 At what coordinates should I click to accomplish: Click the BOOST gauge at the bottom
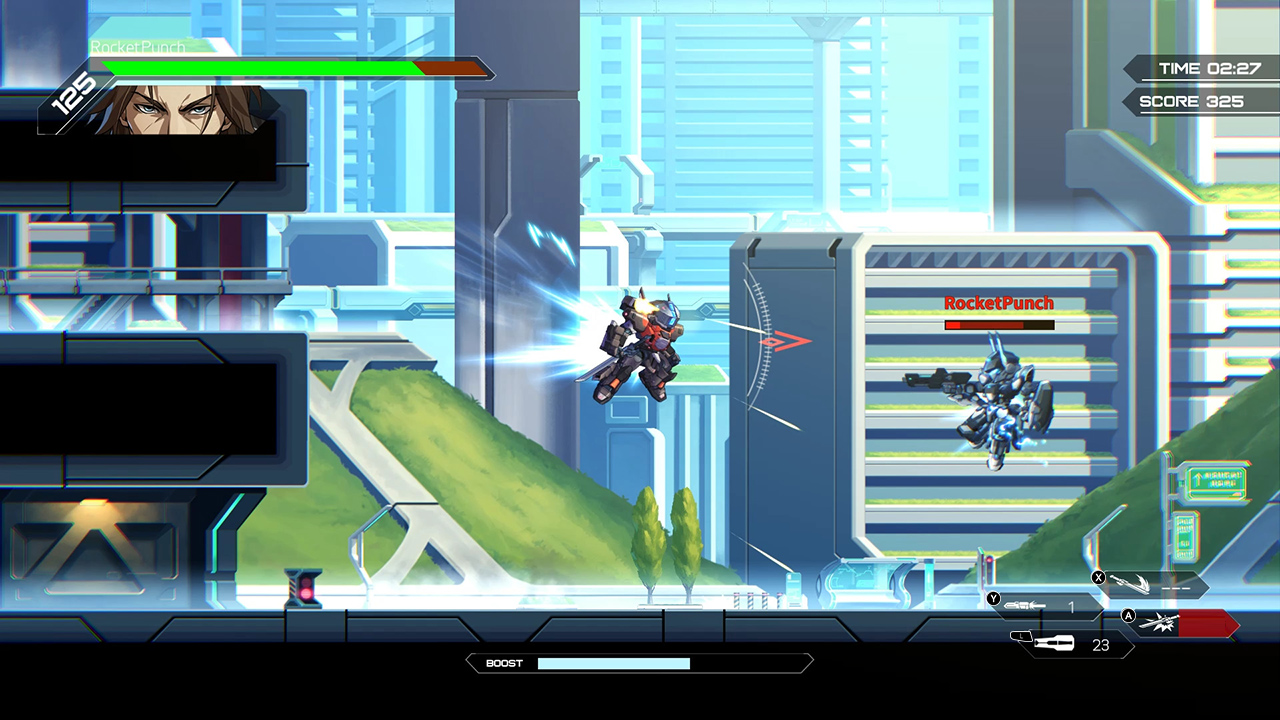point(614,662)
